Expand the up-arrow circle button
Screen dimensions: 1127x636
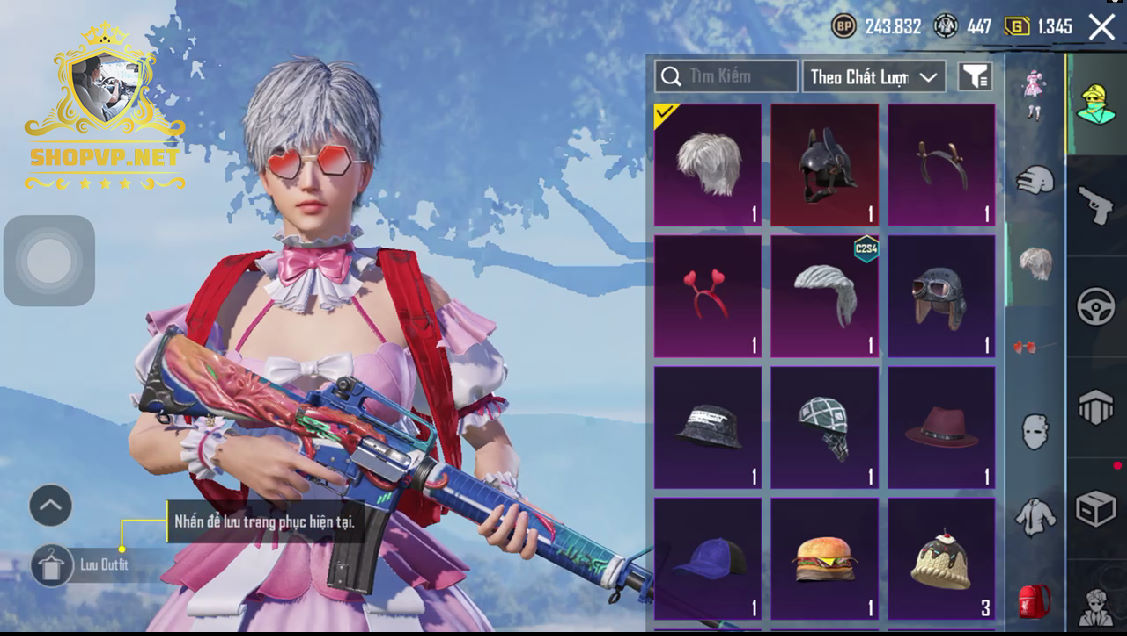click(x=51, y=506)
